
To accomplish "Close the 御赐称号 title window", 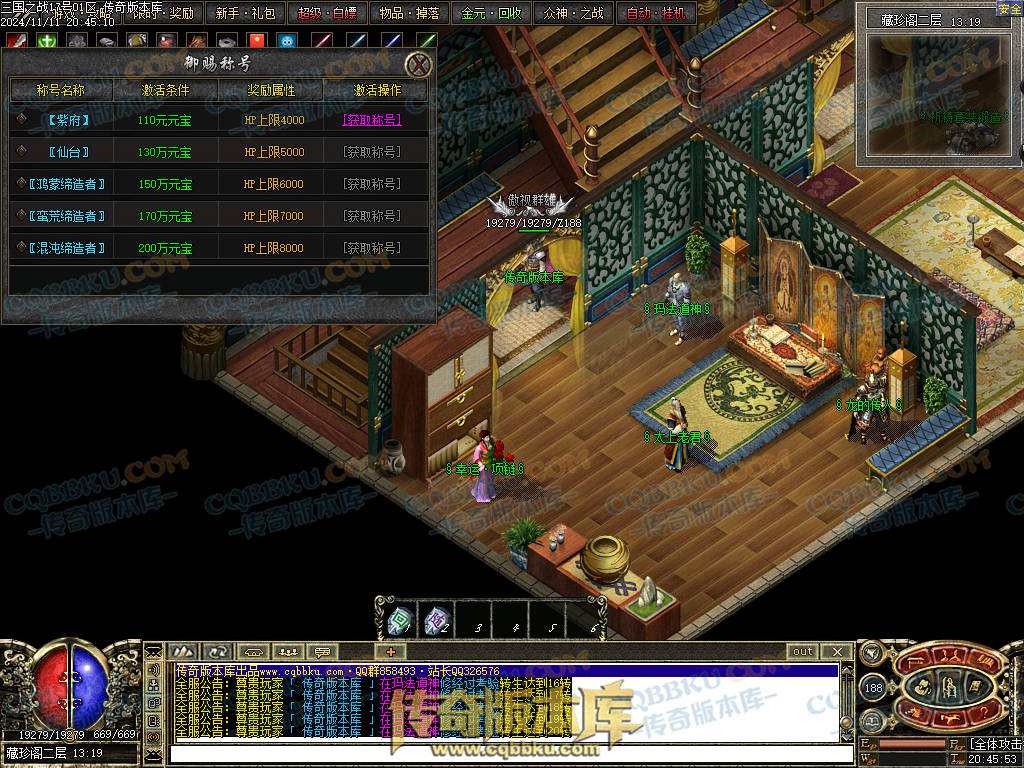I will pyautogui.click(x=418, y=65).
